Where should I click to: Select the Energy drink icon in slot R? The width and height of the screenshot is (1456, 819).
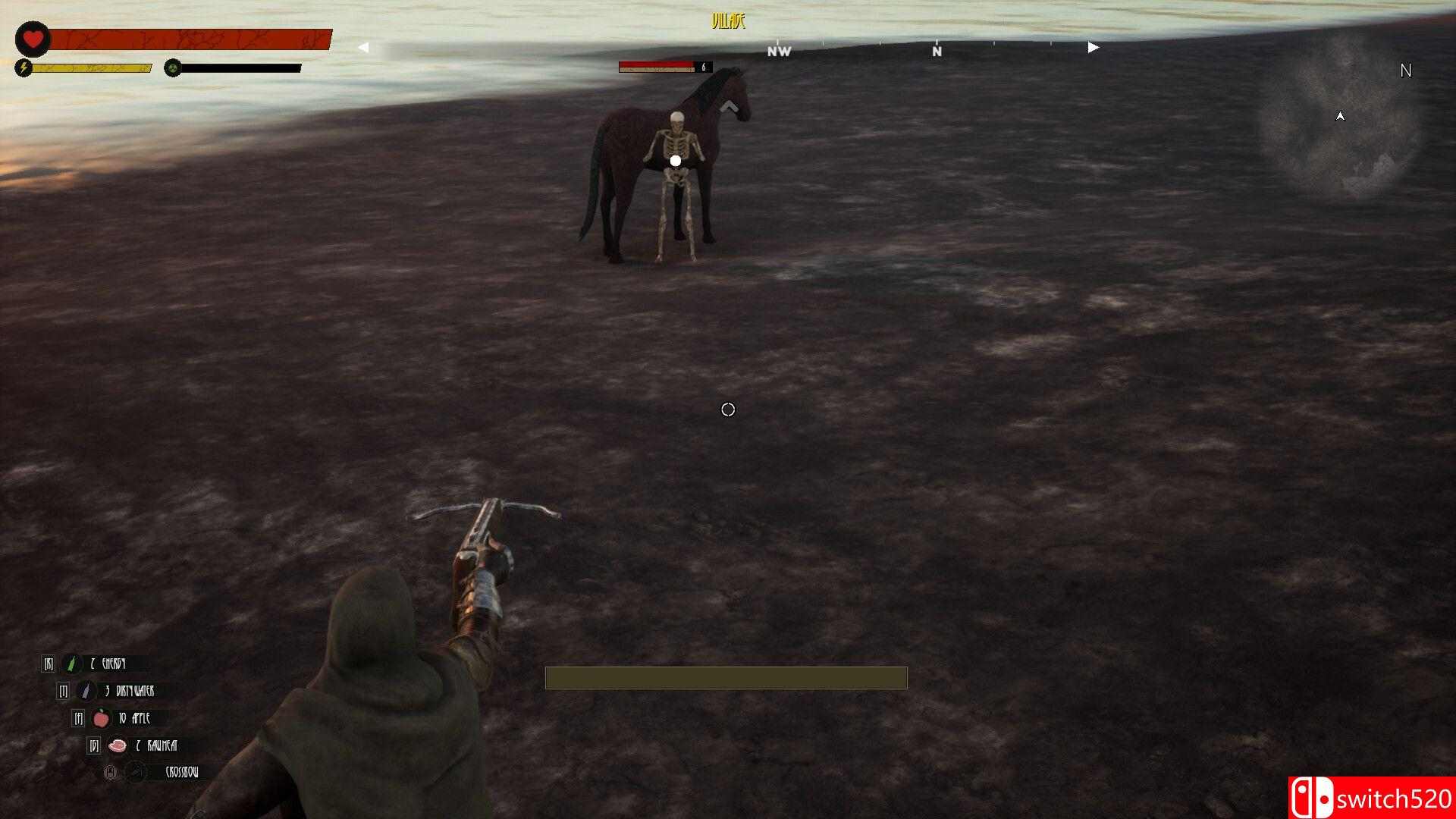[70, 664]
